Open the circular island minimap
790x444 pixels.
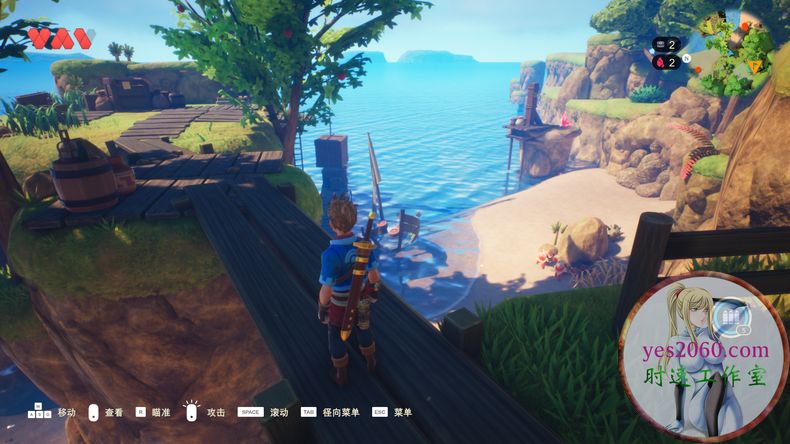click(x=736, y=49)
